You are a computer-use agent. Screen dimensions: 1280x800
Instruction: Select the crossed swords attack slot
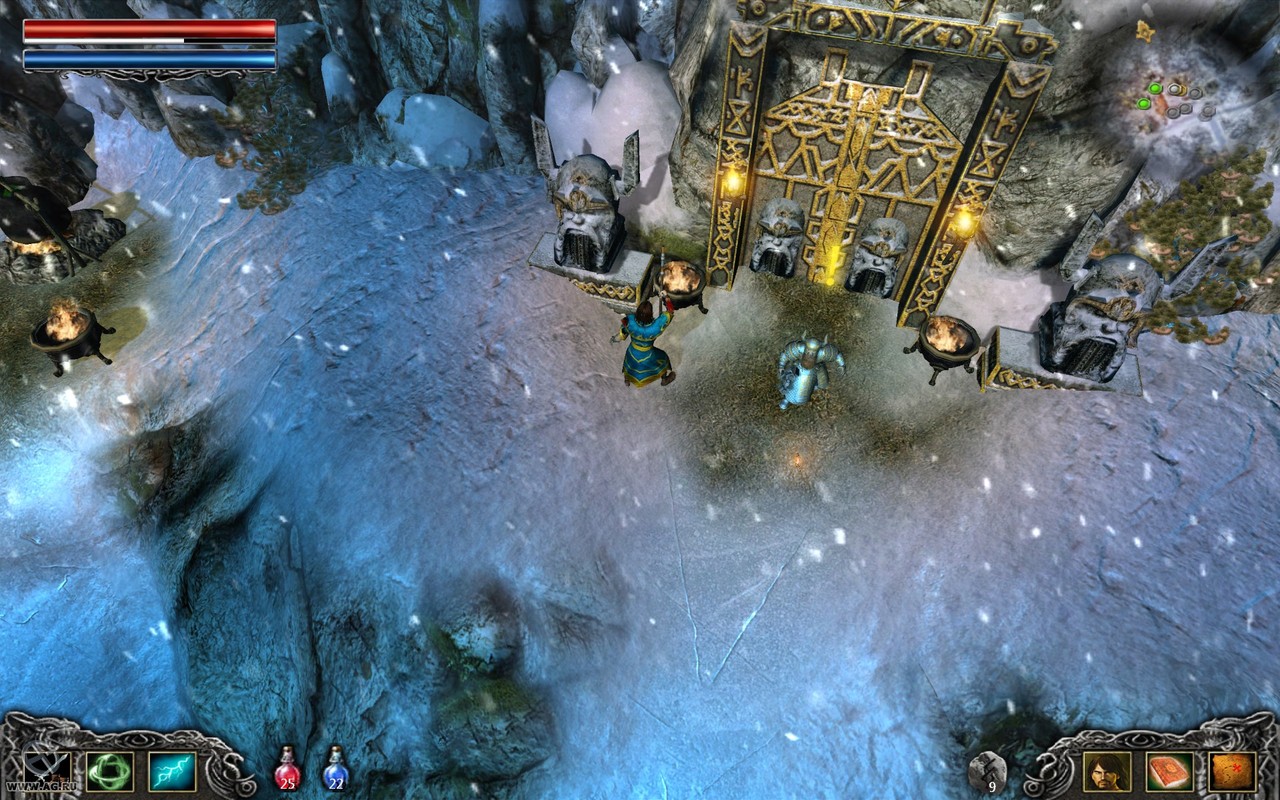47,771
